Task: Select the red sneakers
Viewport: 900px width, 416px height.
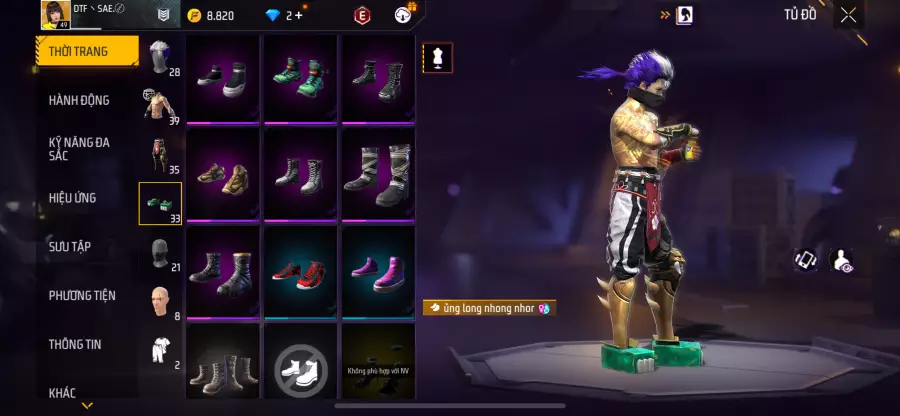Action: [301, 271]
